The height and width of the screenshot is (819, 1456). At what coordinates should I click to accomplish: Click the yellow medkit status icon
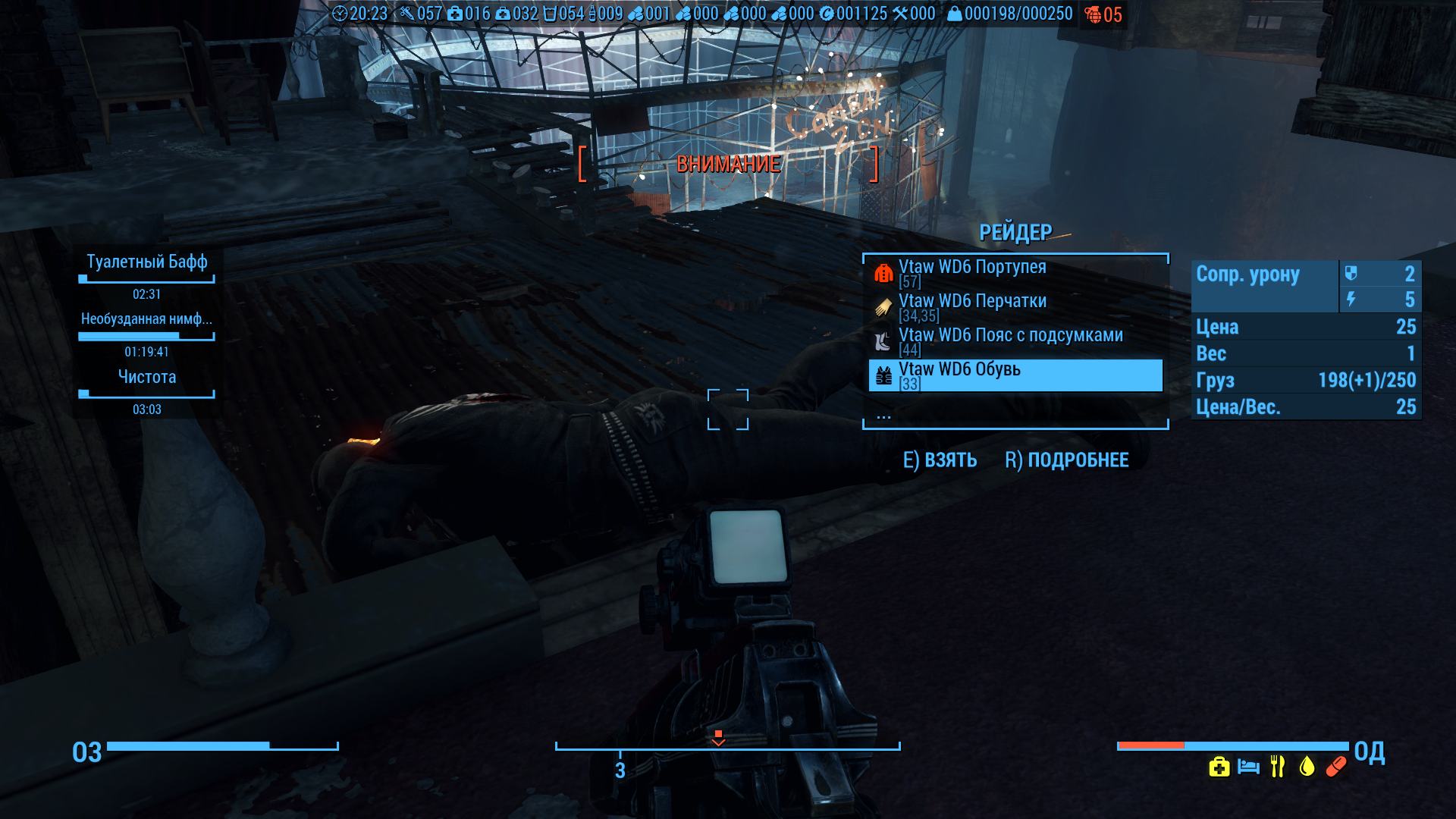pos(1219,767)
